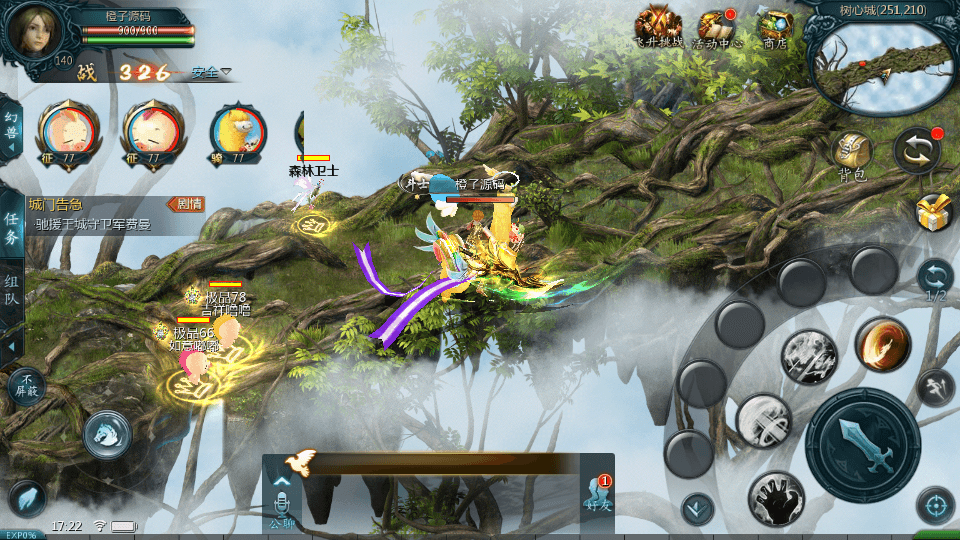Open the 商店 shop
The height and width of the screenshot is (540, 960).
point(774,27)
